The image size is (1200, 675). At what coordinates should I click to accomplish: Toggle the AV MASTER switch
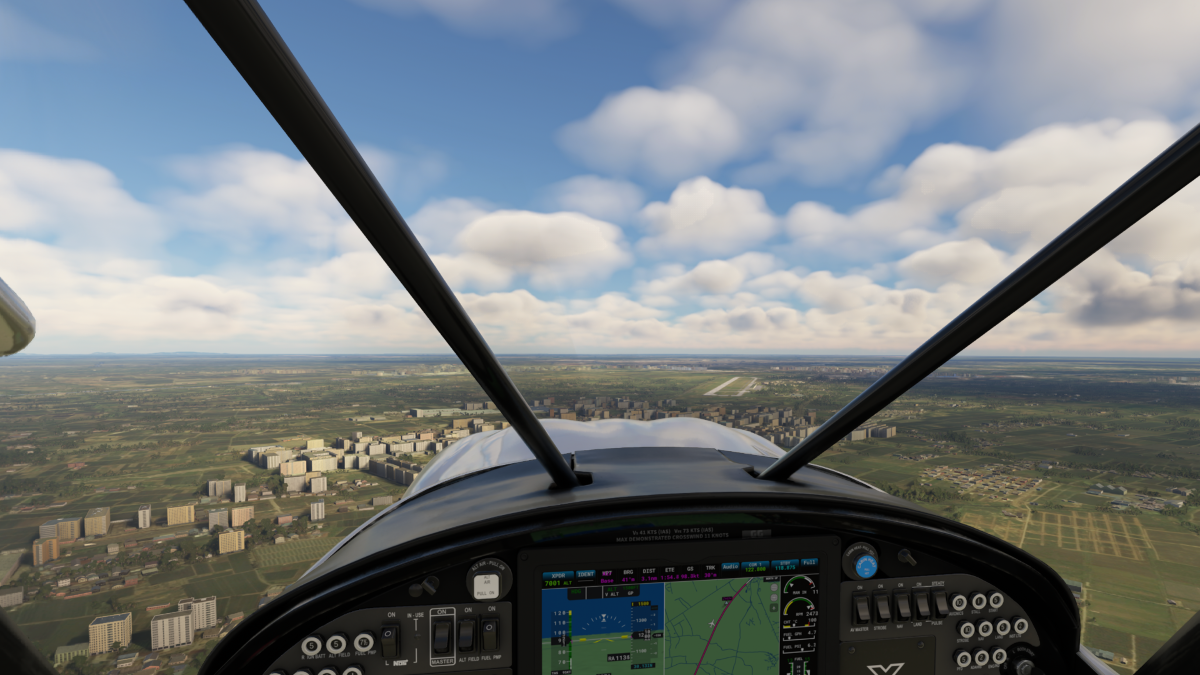862,607
